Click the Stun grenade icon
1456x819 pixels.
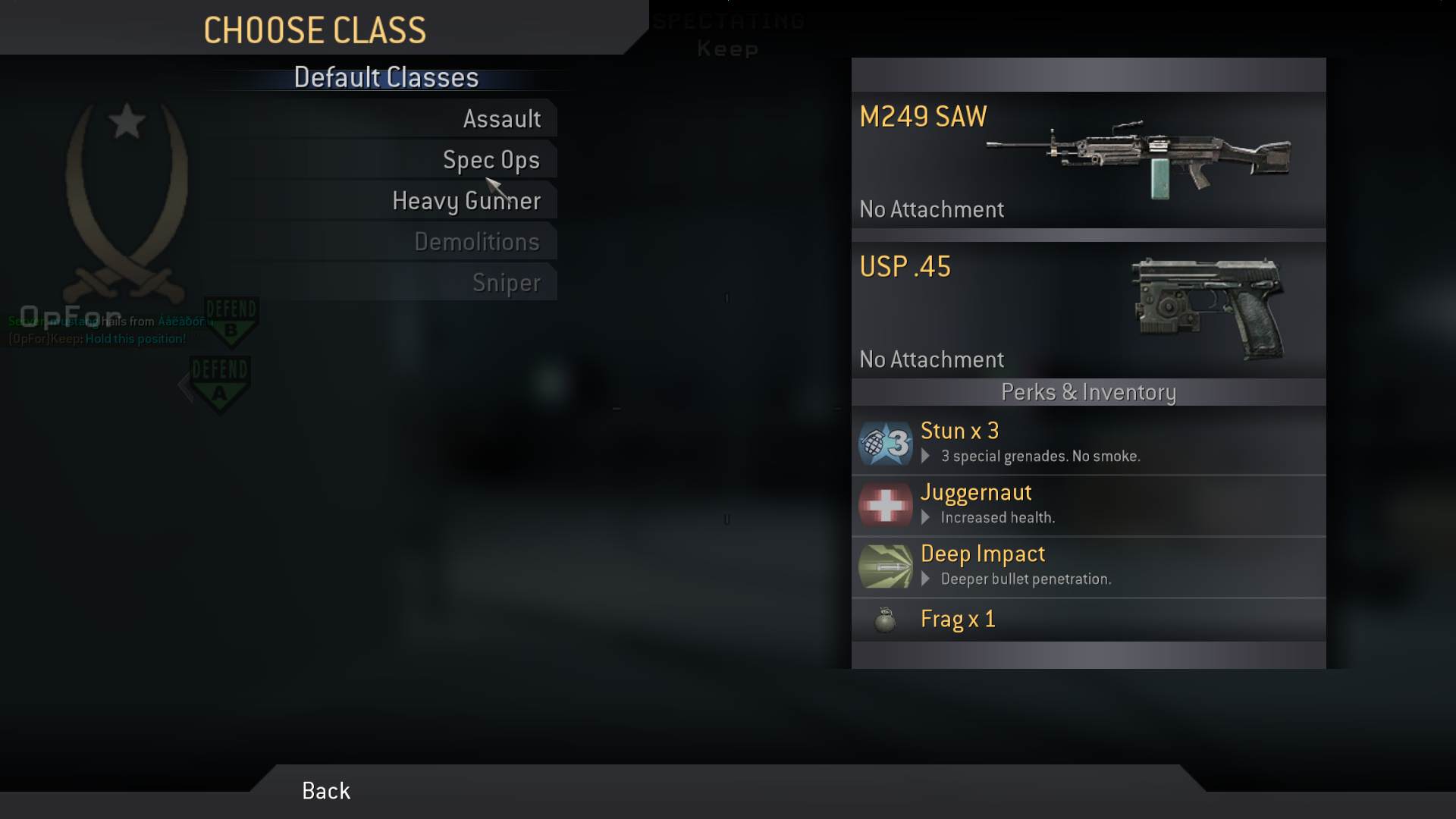pyautogui.click(x=884, y=443)
